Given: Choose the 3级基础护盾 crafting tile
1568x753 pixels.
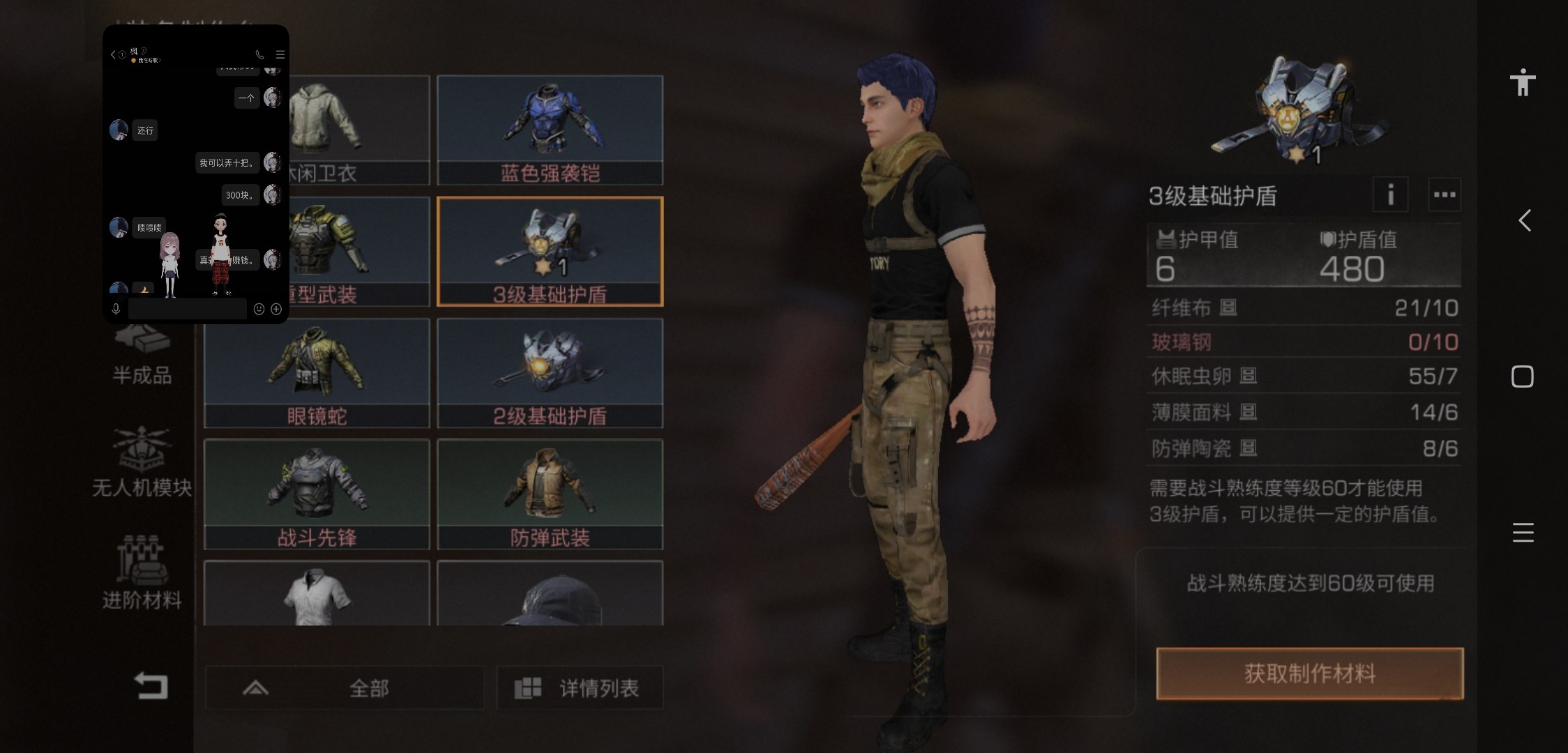Looking at the screenshot, I should (550, 251).
